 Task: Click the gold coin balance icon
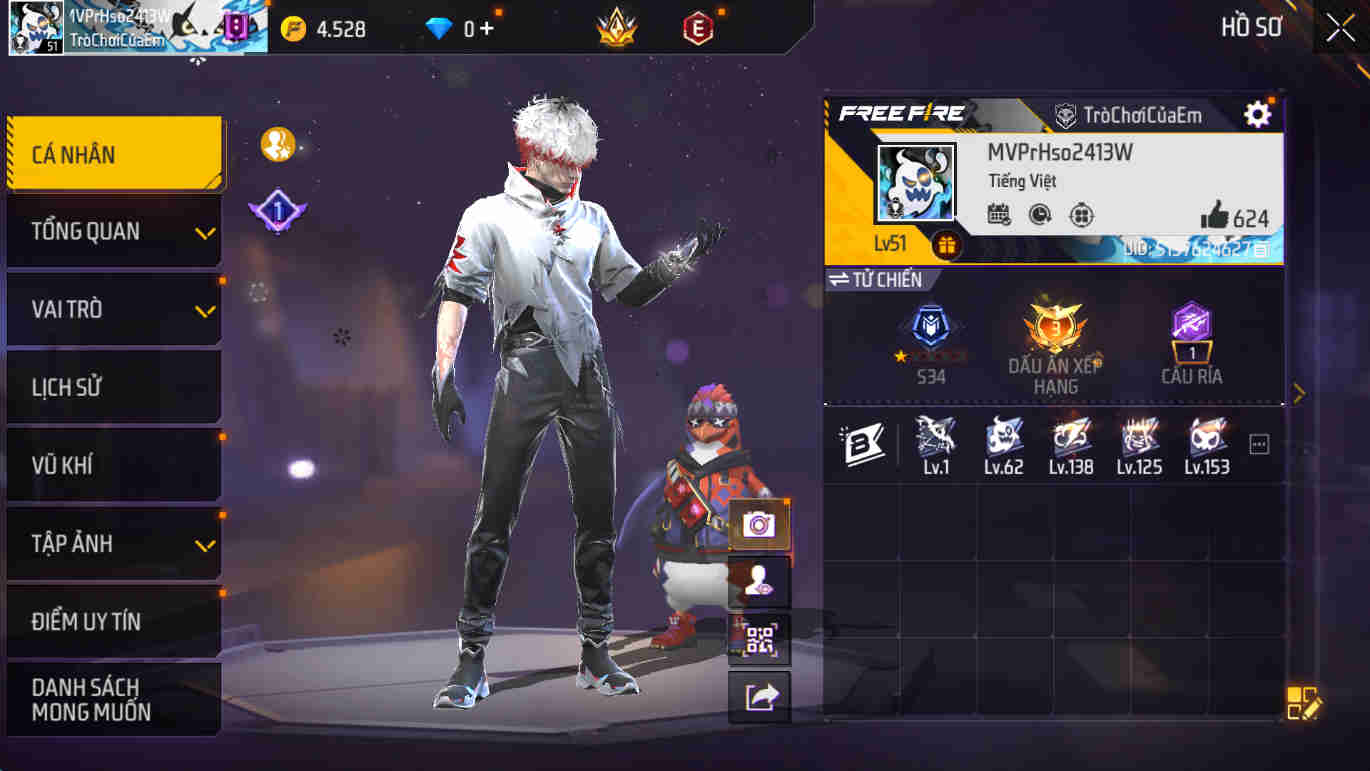point(292,29)
